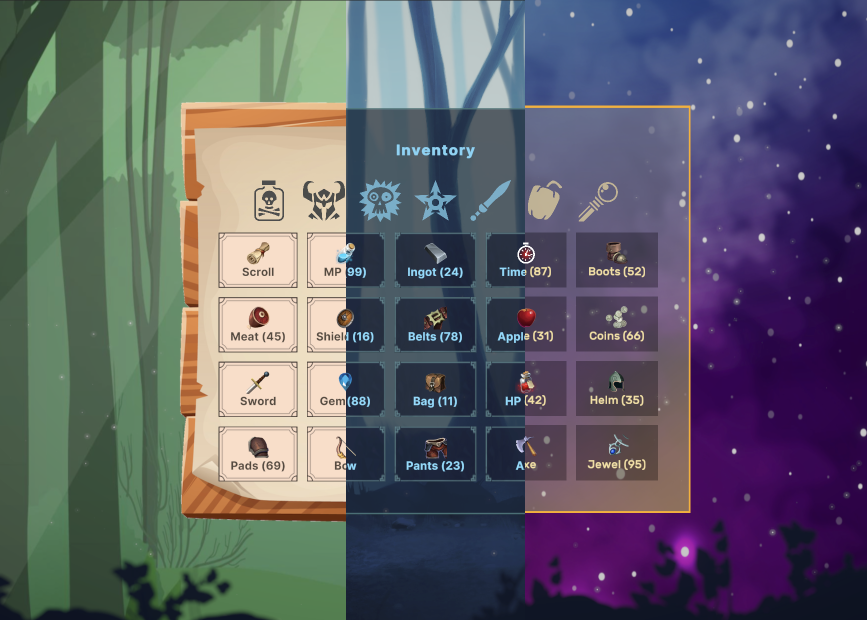Switch to the shuriken star category tab
The width and height of the screenshot is (867, 620).
click(x=435, y=201)
